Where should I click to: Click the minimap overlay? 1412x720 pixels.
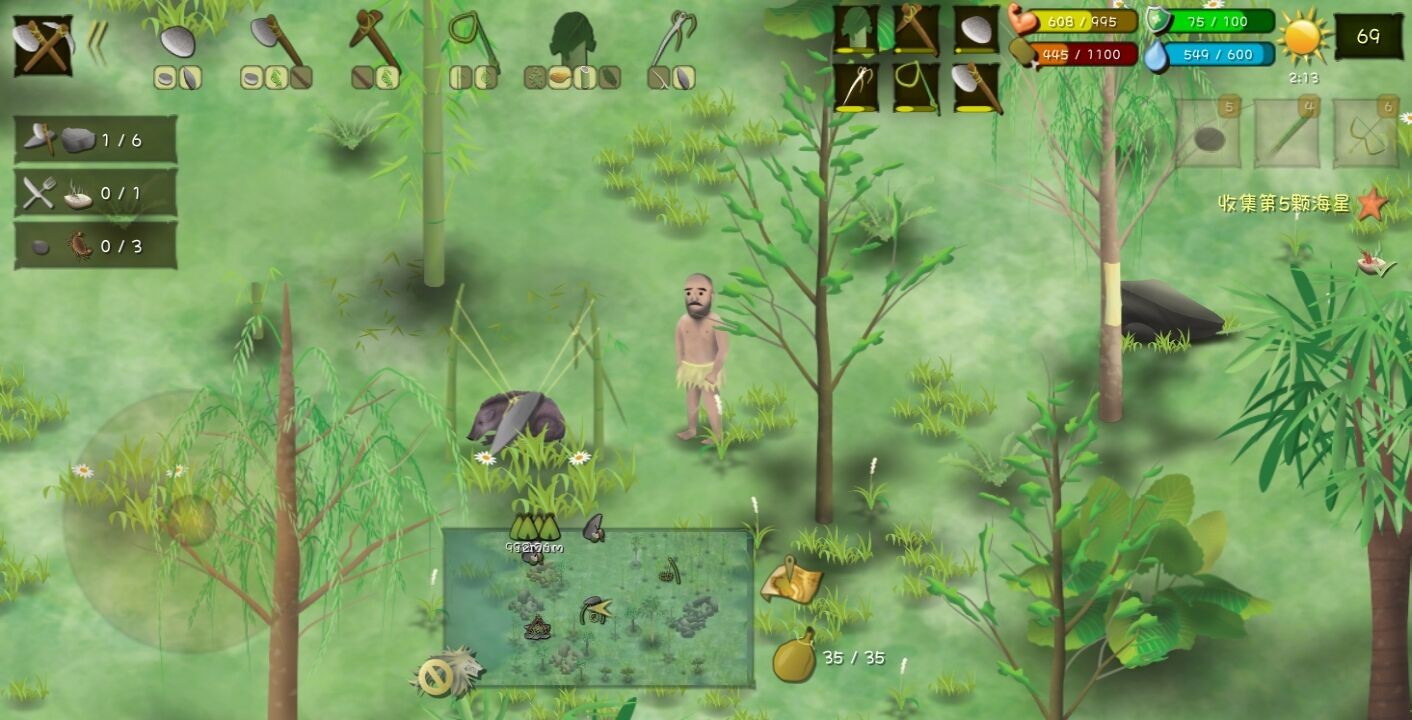[x=598, y=608]
